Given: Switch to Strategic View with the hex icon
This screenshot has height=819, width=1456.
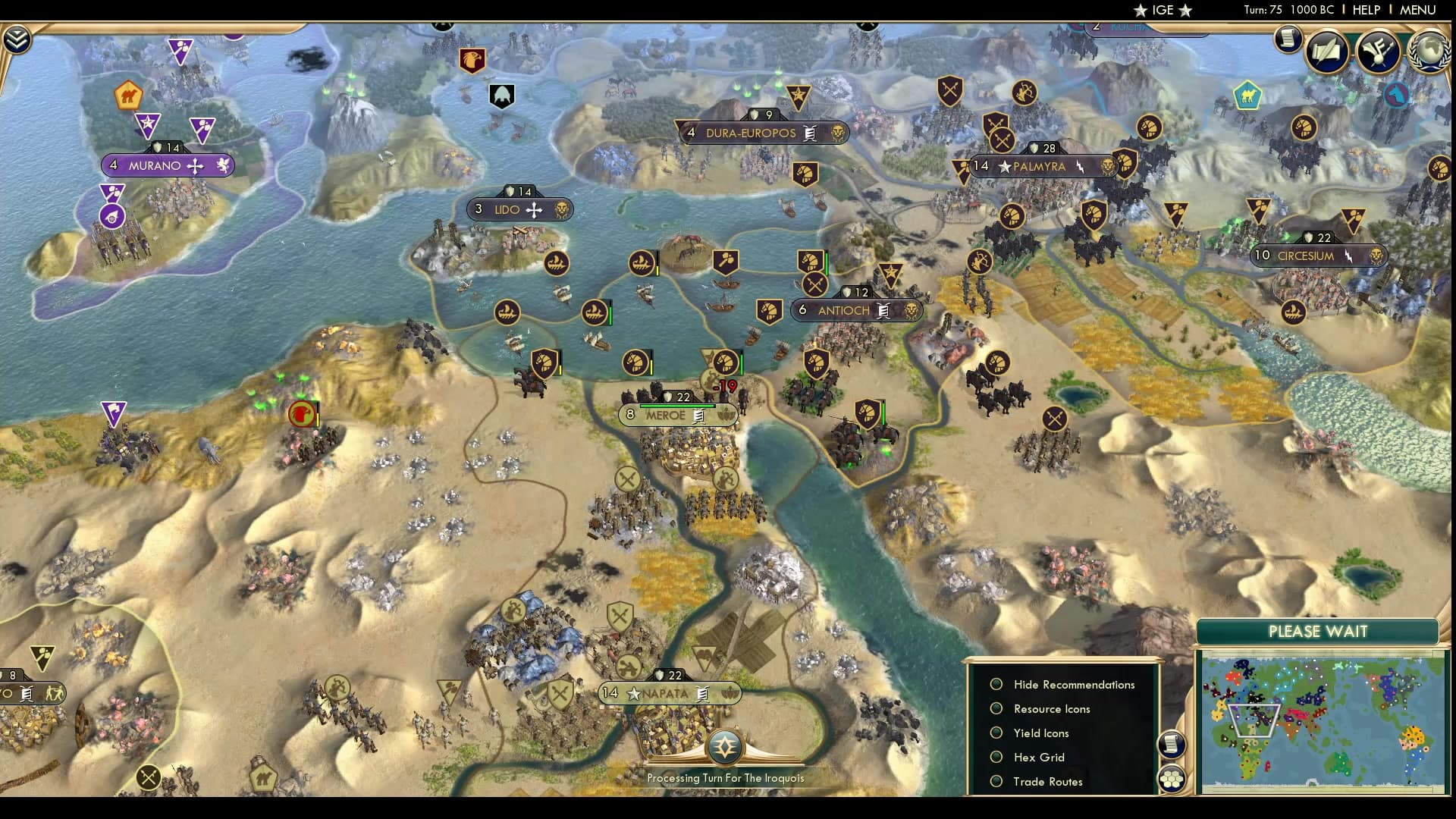Looking at the screenshot, I should (1170, 779).
